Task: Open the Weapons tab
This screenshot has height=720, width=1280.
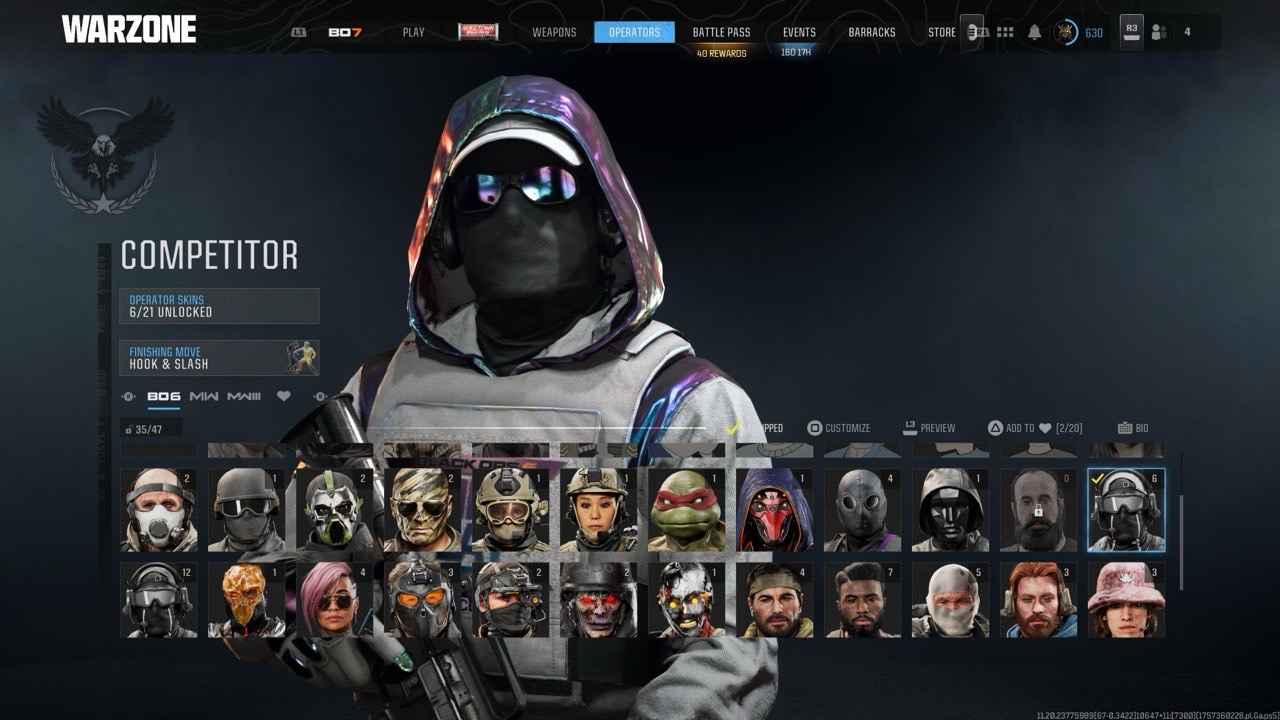Action: [554, 32]
